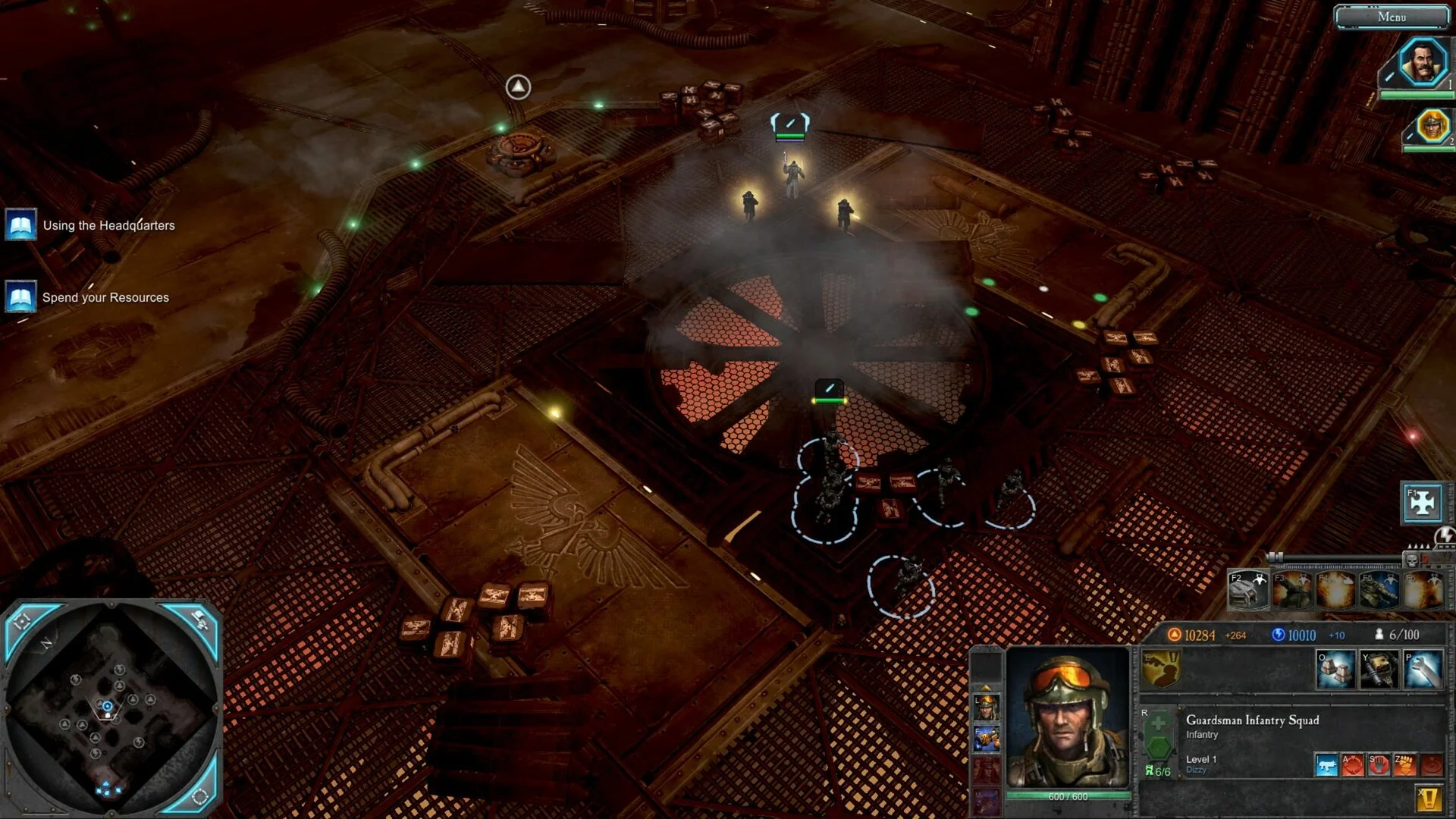
Task: Select the goggled guardsman upgrade icon
Action: (x=986, y=707)
